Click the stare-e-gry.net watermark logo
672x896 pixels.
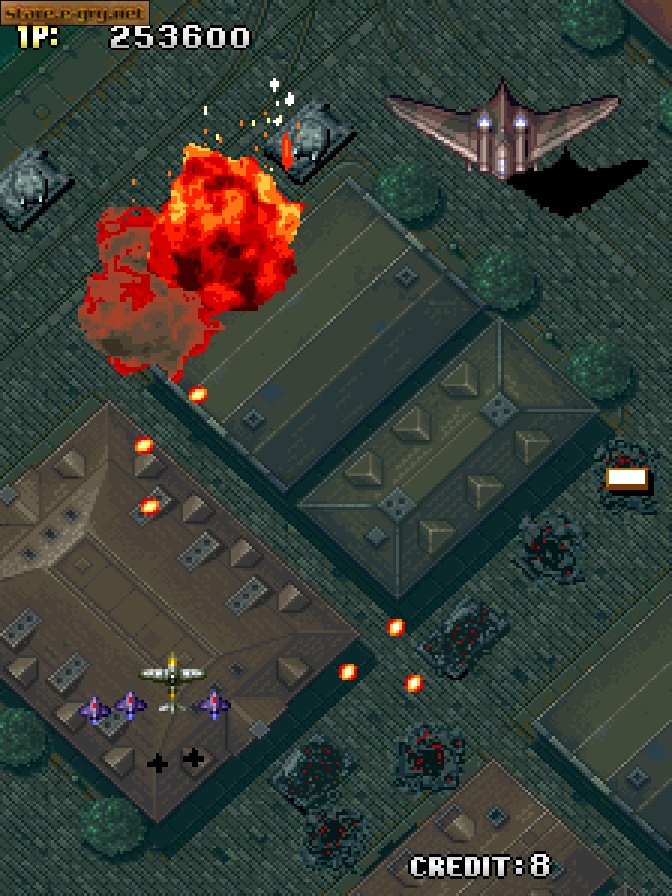[74, 12]
